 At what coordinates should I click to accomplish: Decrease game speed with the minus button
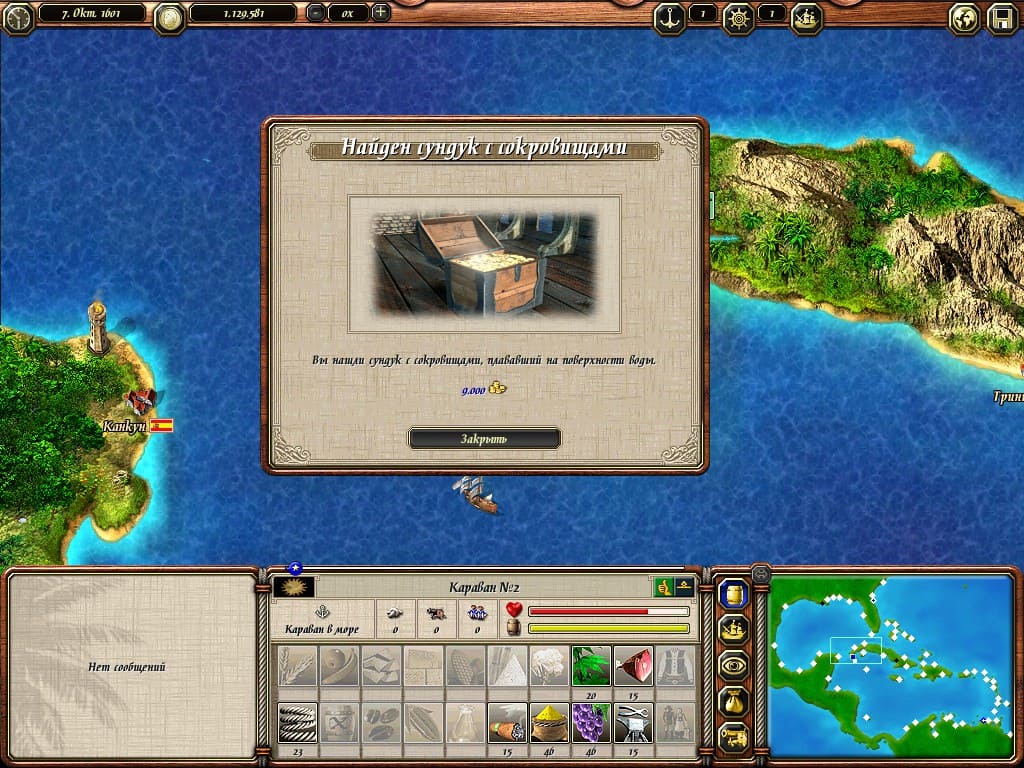pyautogui.click(x=315, y=13)
